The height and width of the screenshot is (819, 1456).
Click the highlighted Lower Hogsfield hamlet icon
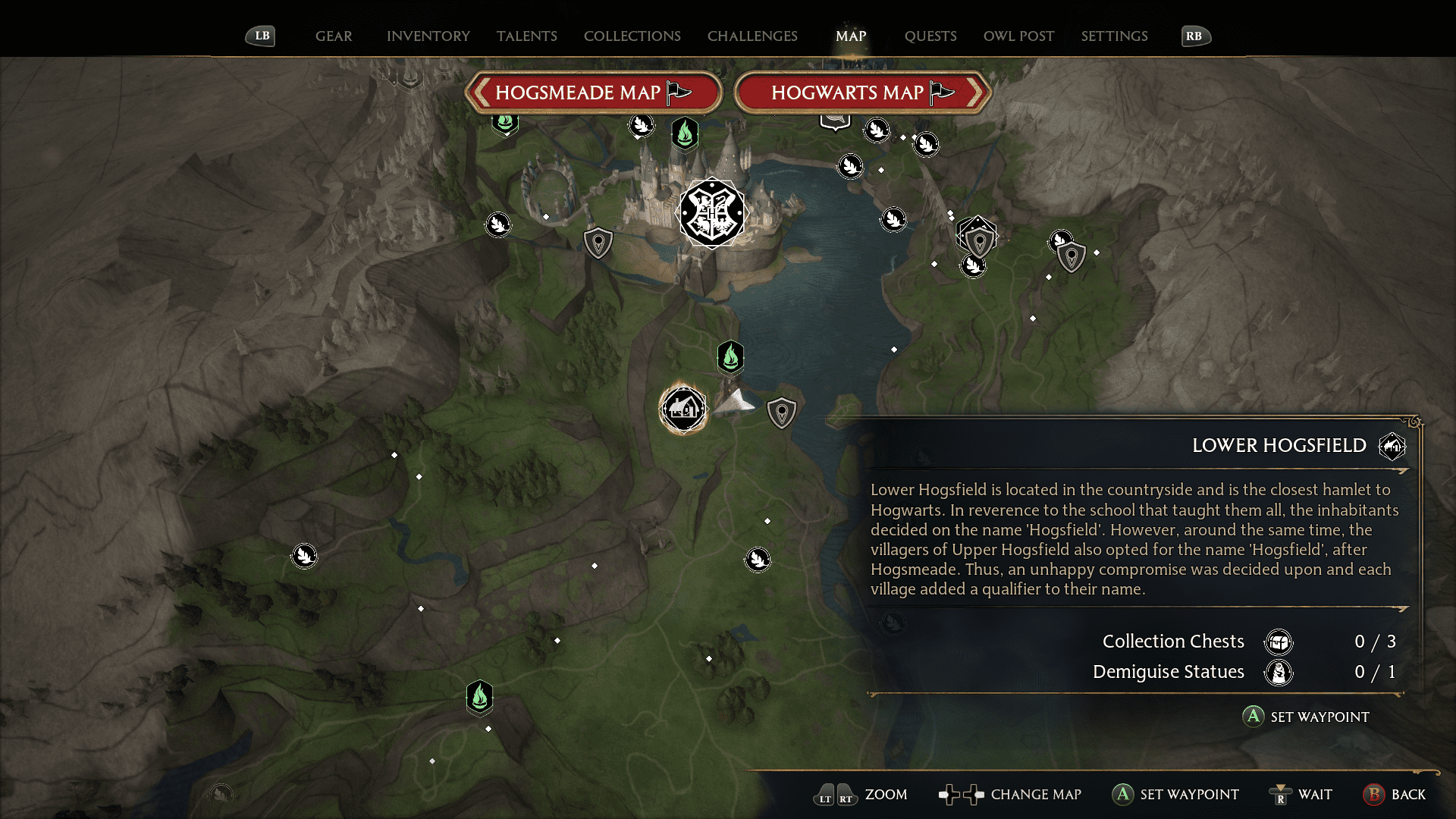pyautogui.click(x=682, y=409)
